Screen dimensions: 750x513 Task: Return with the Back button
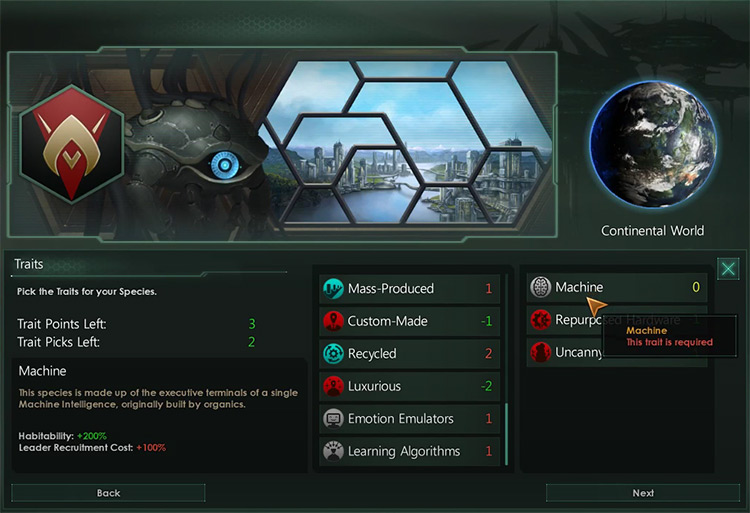point(108,493)
